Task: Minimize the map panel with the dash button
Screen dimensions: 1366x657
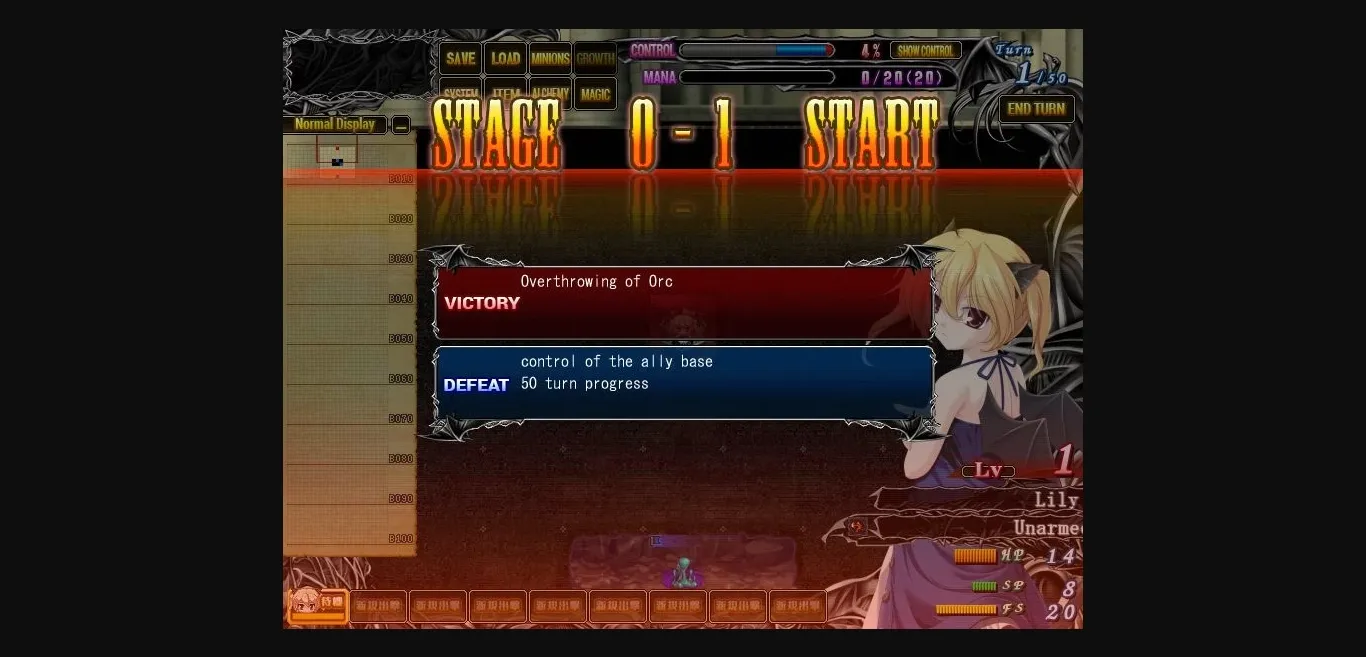Action: (401, 125)
